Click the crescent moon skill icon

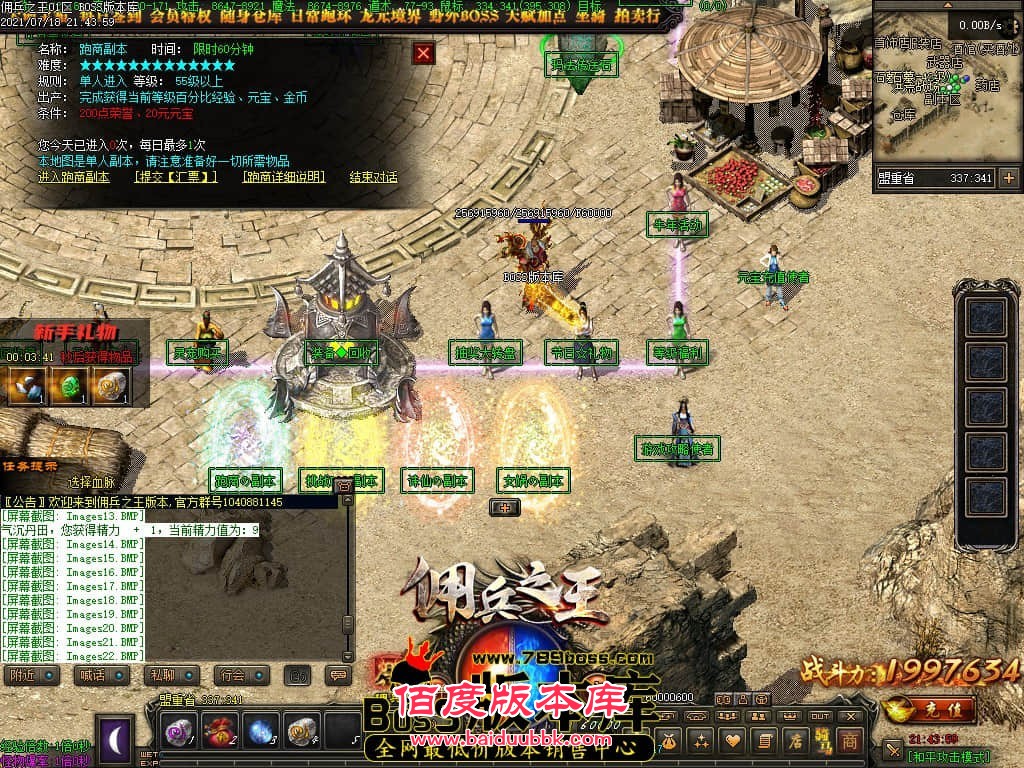click(x=116, y=739)
